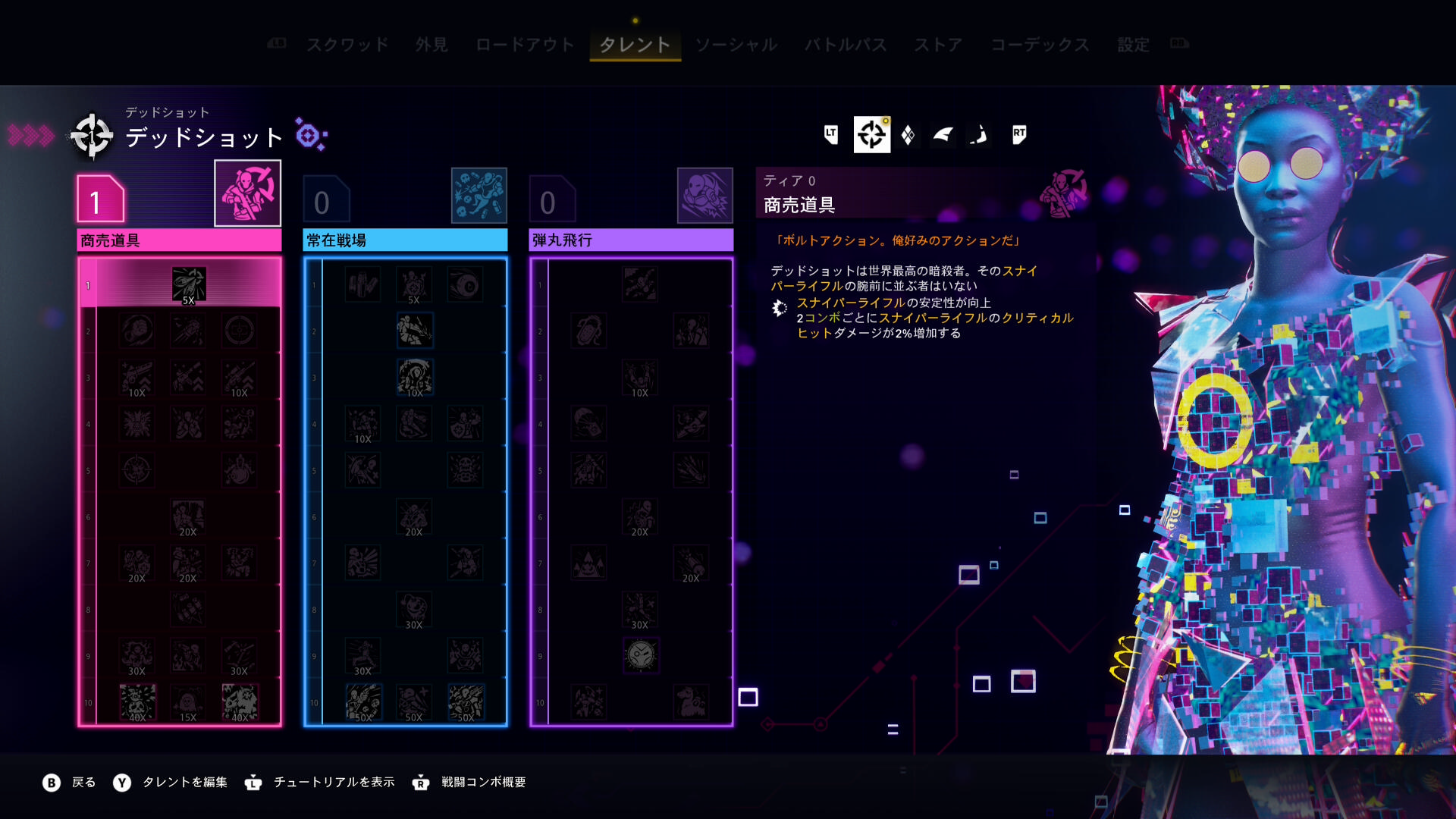Open the 設定 tab
The width and height of the screenshot is (1456, 819).
(1133, 45)
